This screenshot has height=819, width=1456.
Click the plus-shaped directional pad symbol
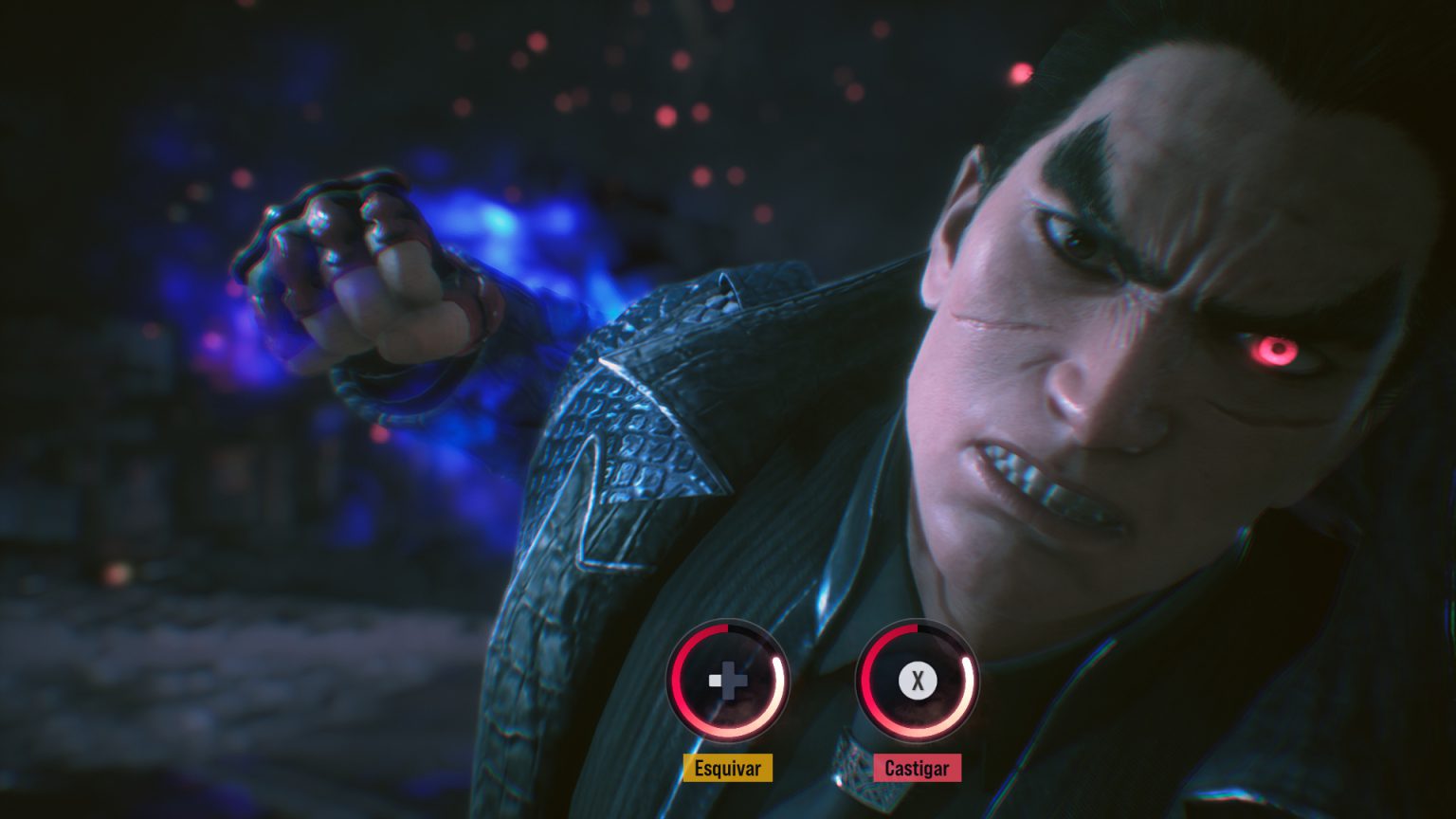[x=728, y=679]
